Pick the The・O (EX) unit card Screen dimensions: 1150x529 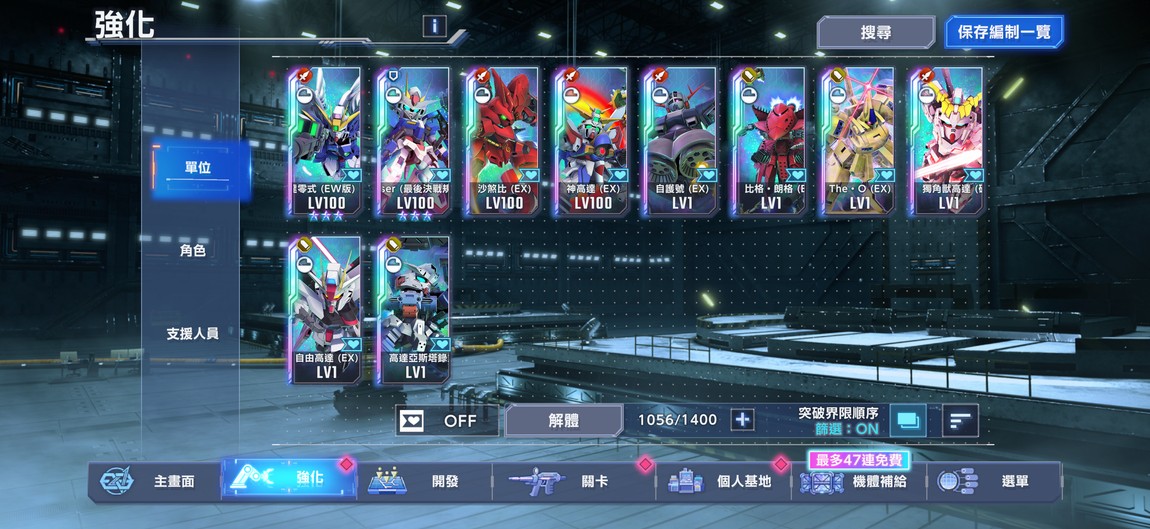(857, 141)
